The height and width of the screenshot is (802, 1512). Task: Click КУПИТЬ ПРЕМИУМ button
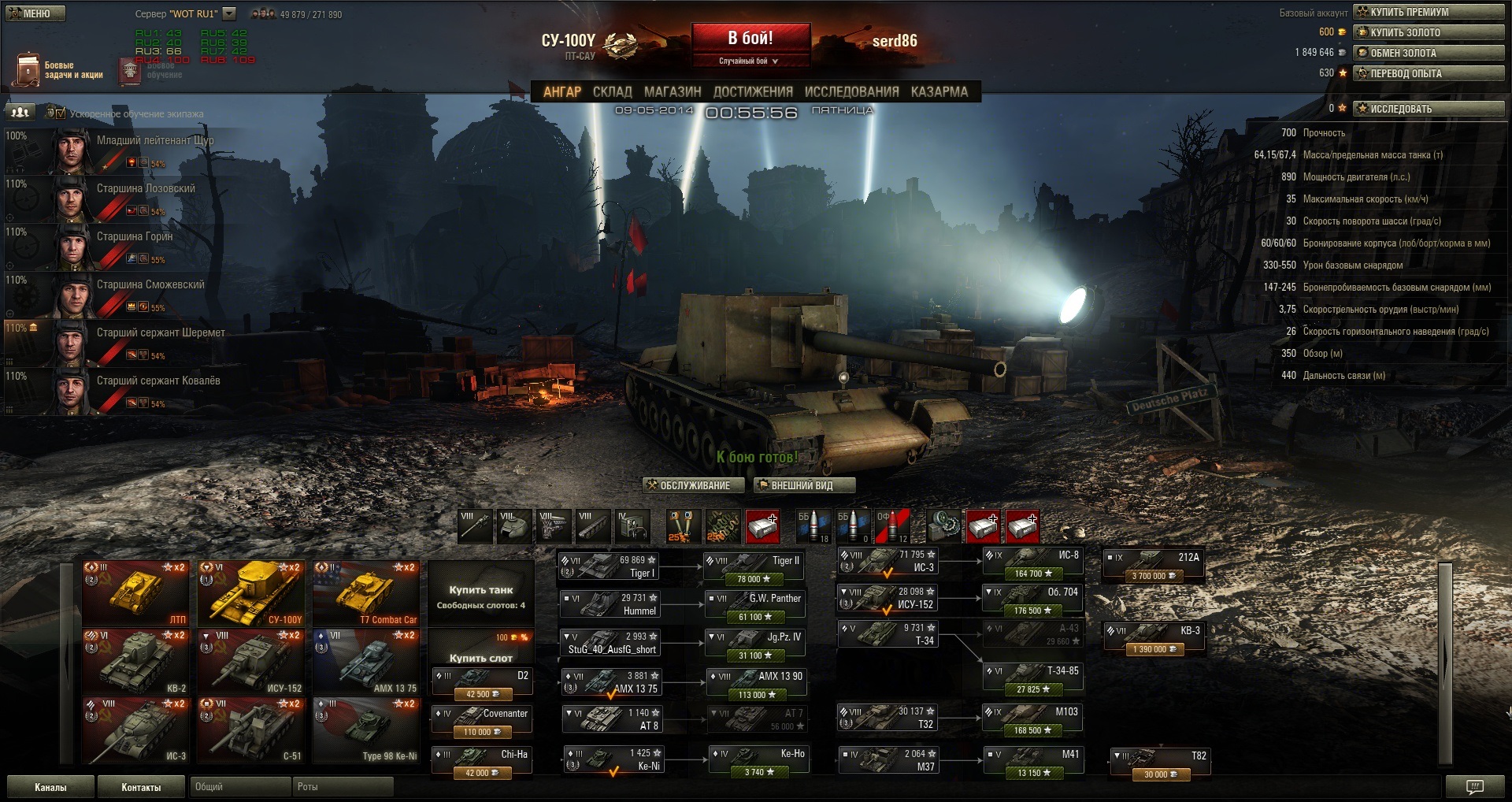click(x=1429, y=12)
